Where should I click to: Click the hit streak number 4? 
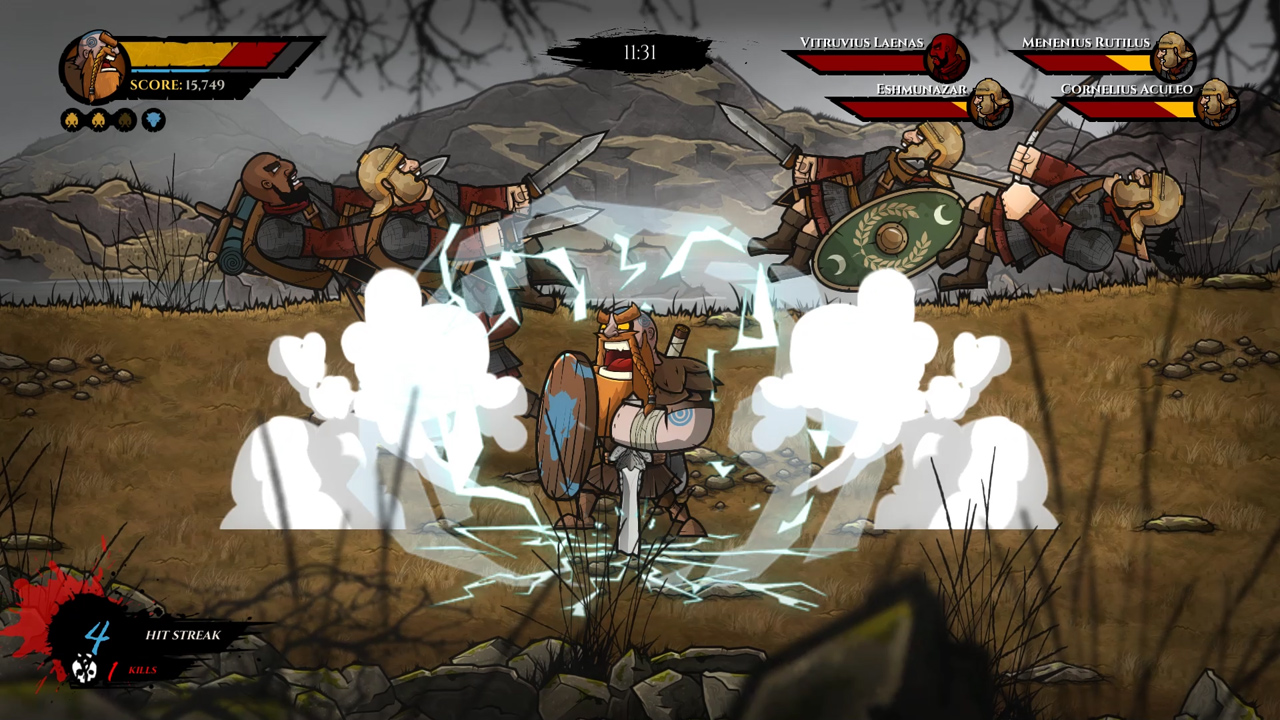point(97,634)
